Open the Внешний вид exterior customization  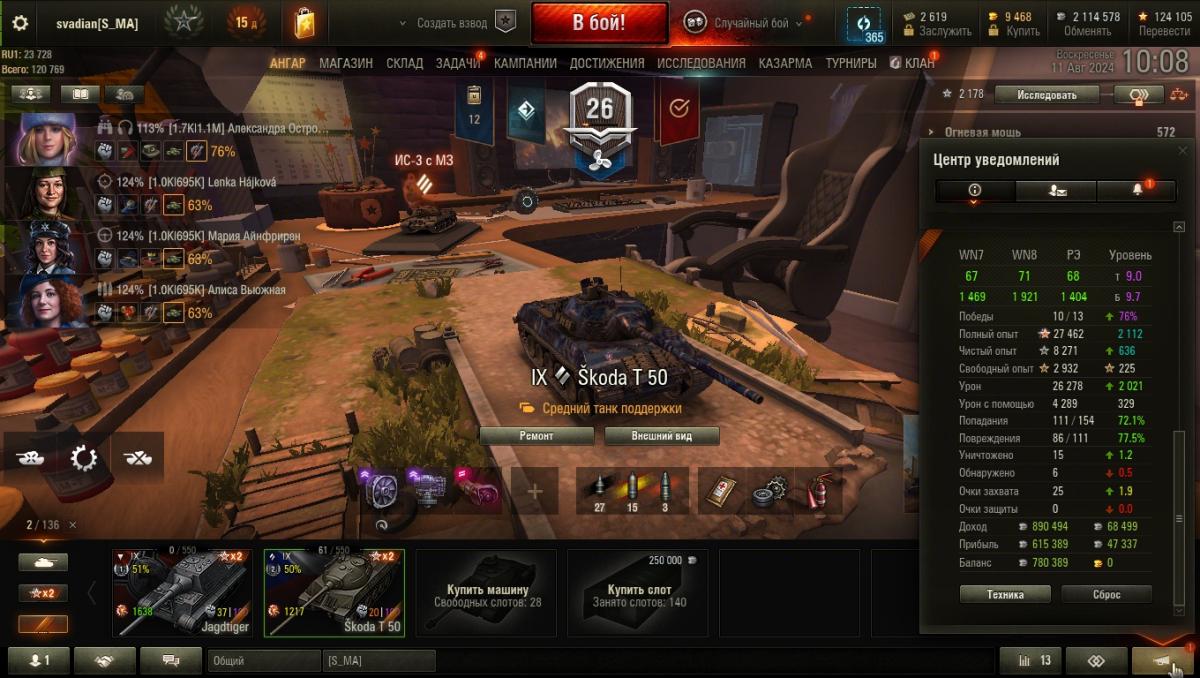point(661,436)
